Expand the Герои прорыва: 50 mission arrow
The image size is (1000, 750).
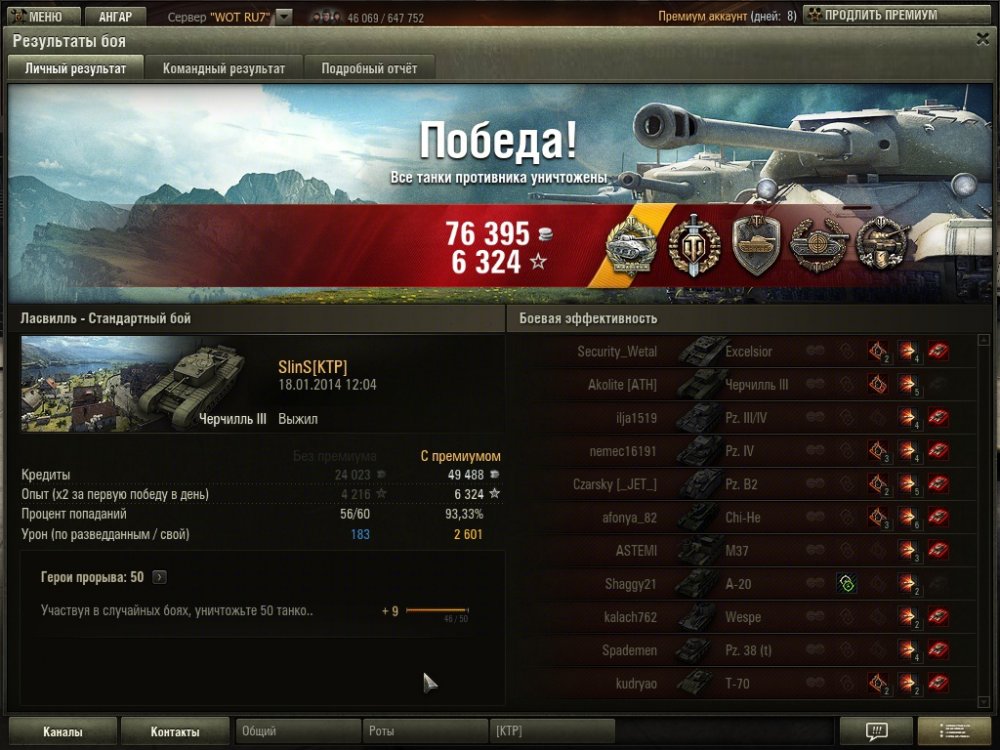160,577
